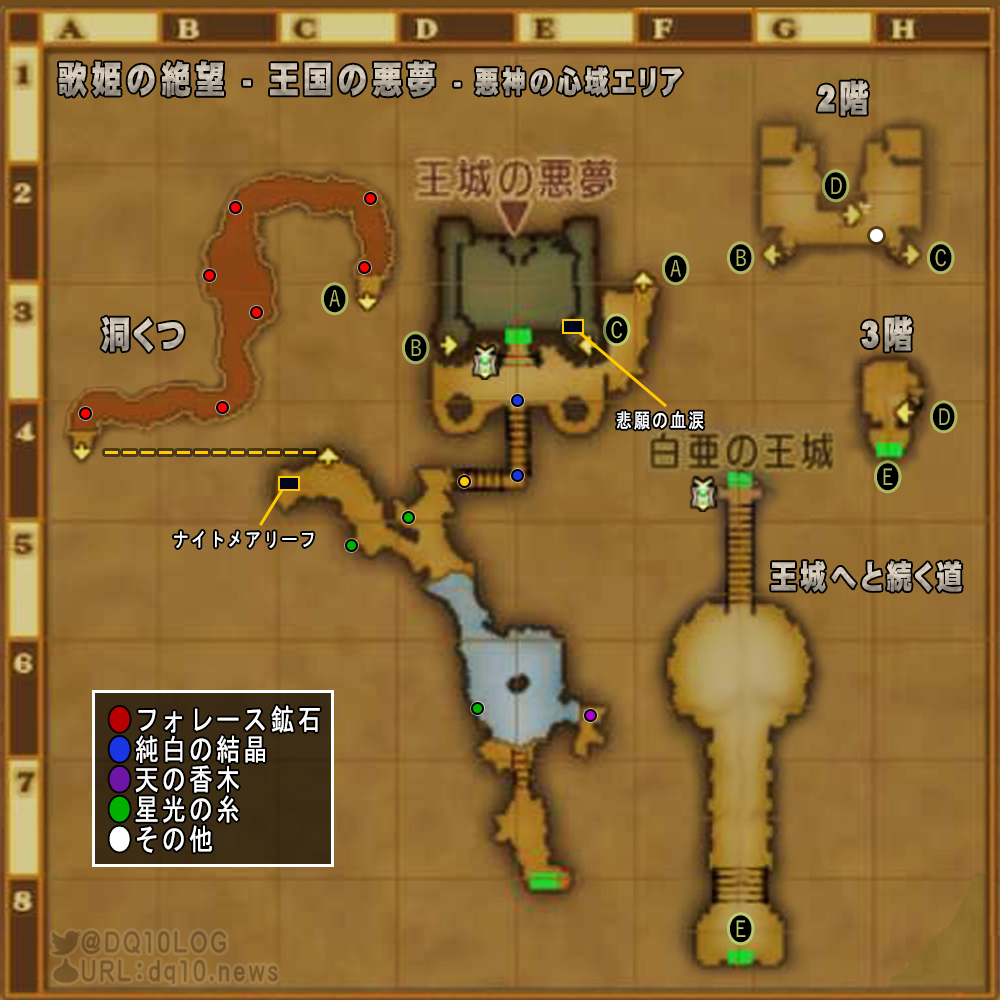Image resolution: width=1000 pixels, height=1000 pixels.
Task: Select the black ナイトメアリーフ location box
Action: click(289, 484)
